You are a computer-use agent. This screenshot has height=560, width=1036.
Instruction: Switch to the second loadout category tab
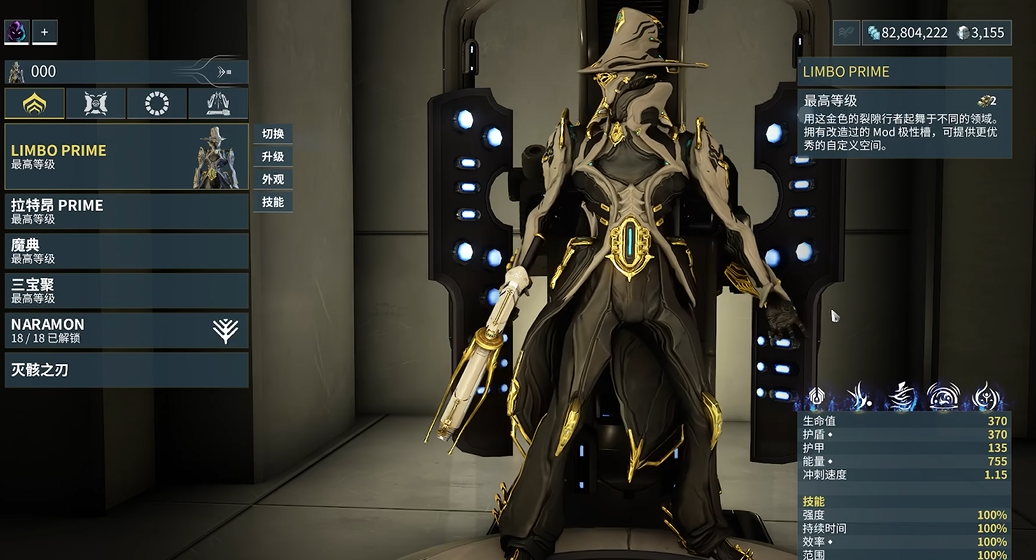96,103
